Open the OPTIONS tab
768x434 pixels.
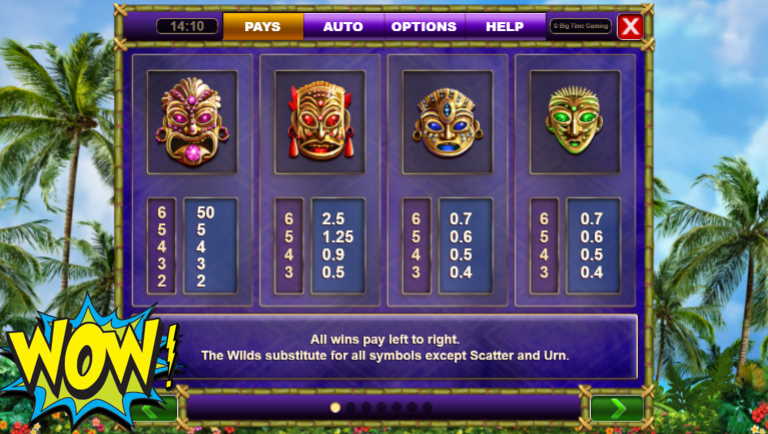pos(424,26)
